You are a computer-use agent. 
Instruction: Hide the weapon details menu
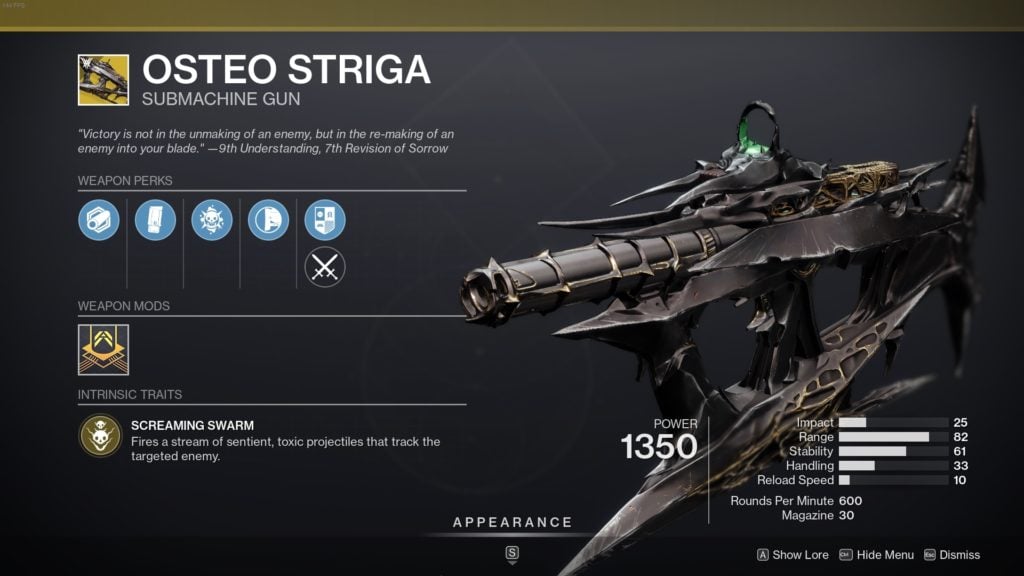tap(876, 555)
